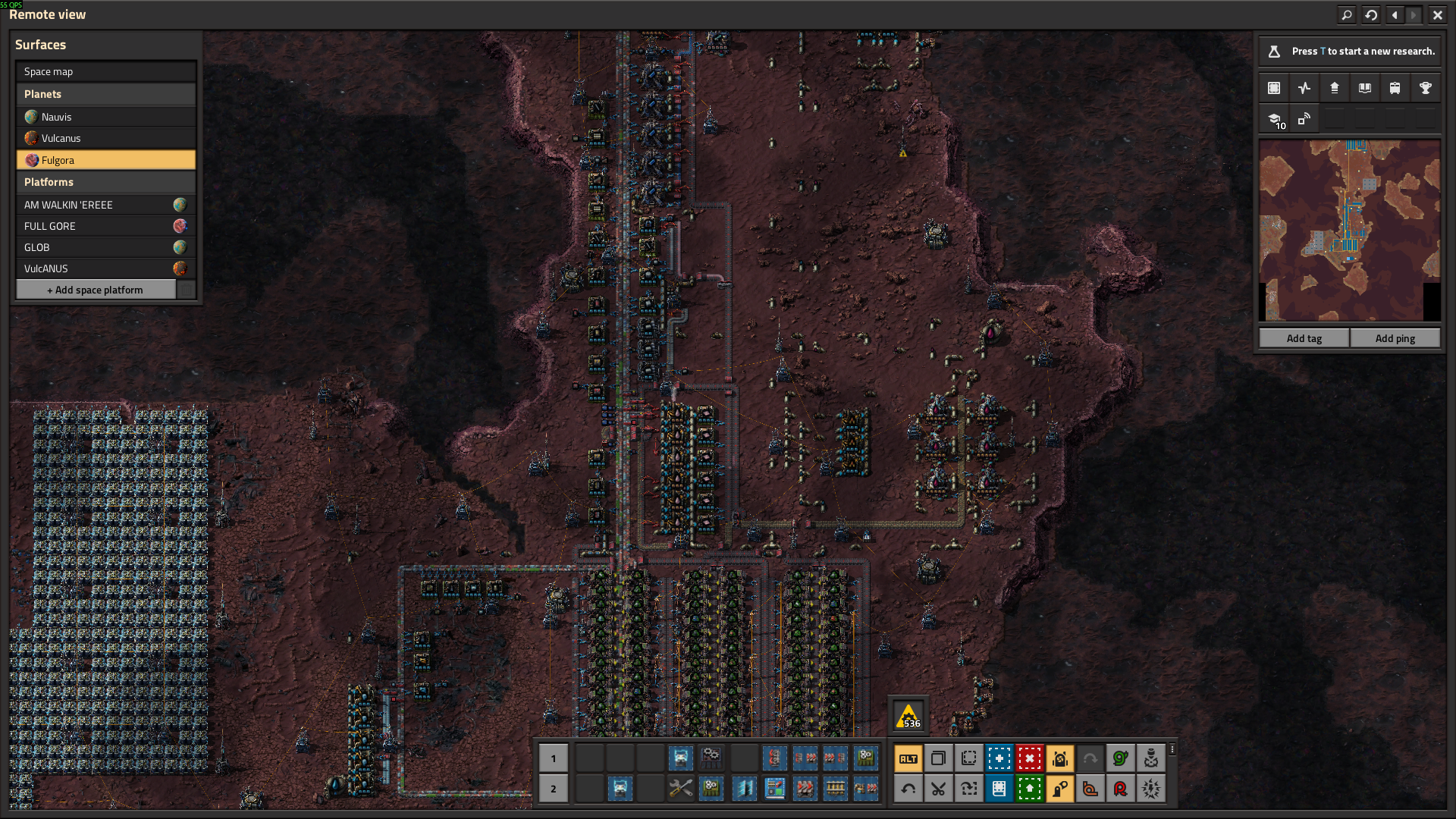Open the trains overview icon
Screen dimensions: 1456x819
1395,88
